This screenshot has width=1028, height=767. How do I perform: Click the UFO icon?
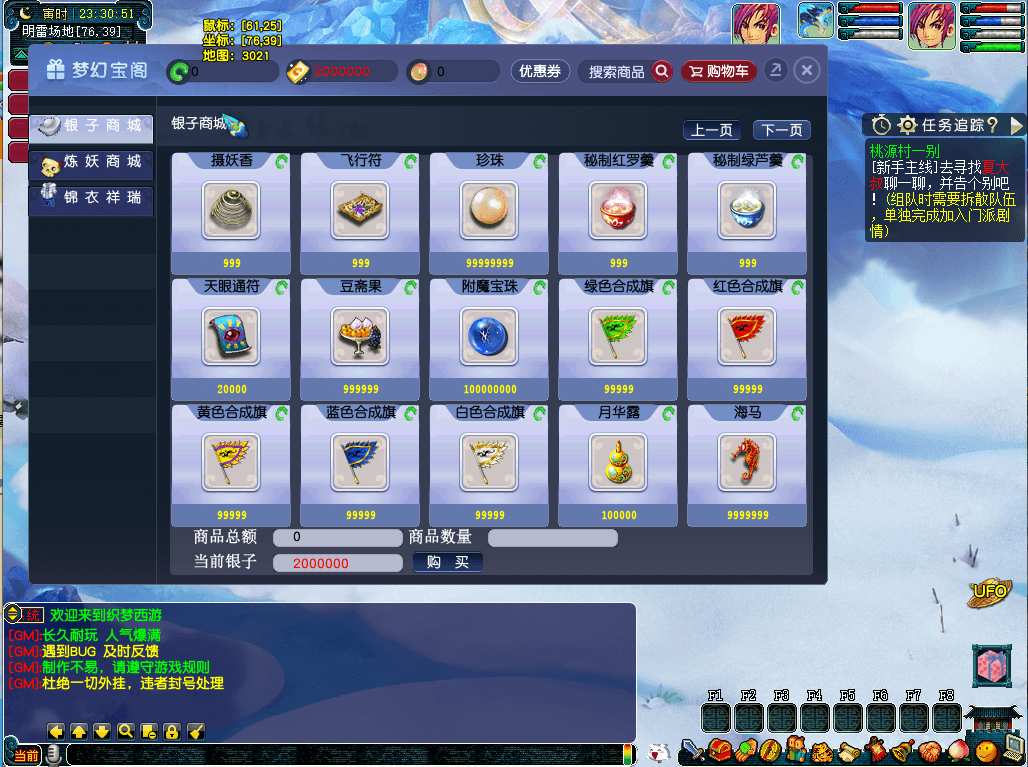pos(988,593)
